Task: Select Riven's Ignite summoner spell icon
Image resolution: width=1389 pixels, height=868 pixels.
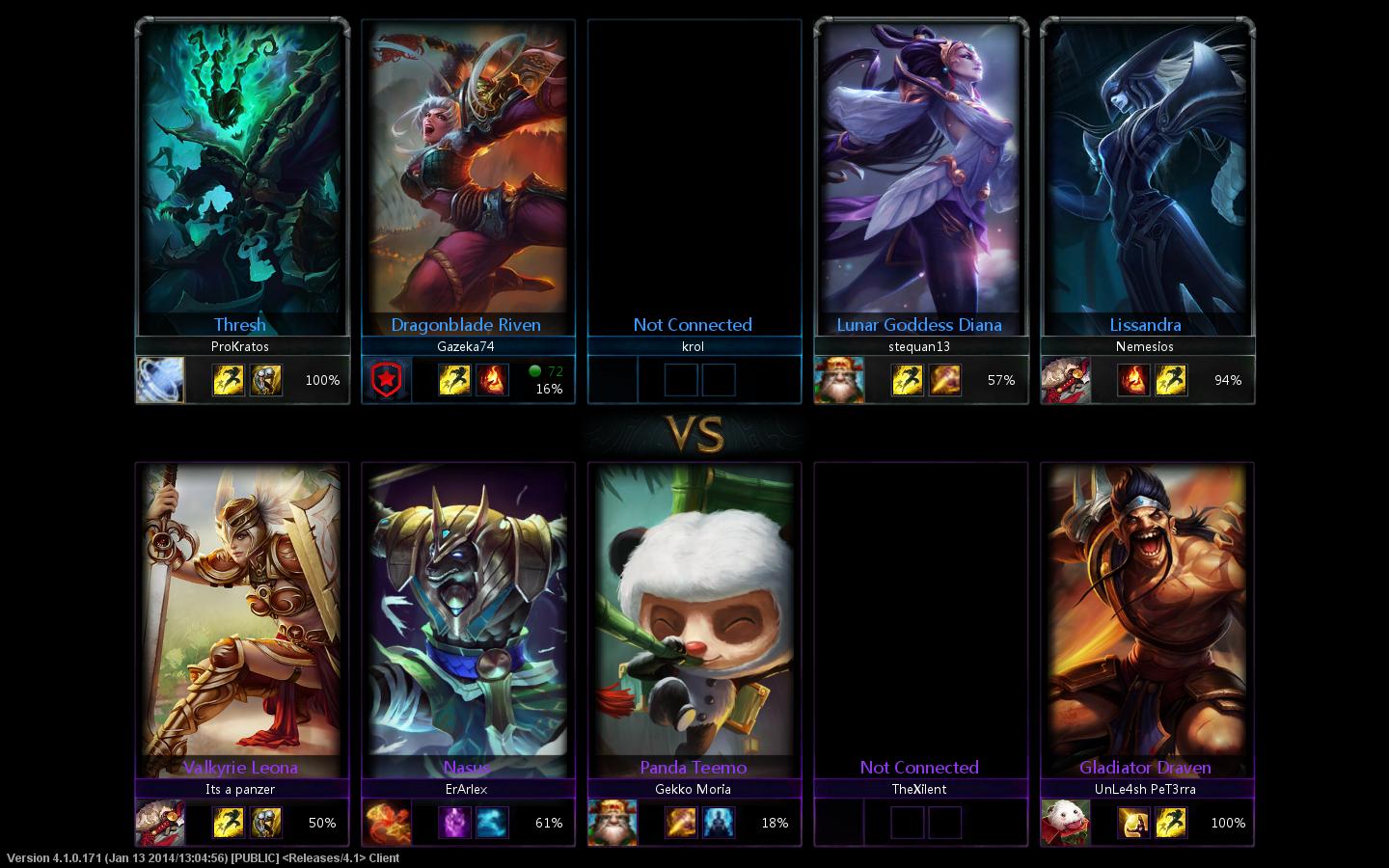Action: pyautogui.click(x=492, y=380)
